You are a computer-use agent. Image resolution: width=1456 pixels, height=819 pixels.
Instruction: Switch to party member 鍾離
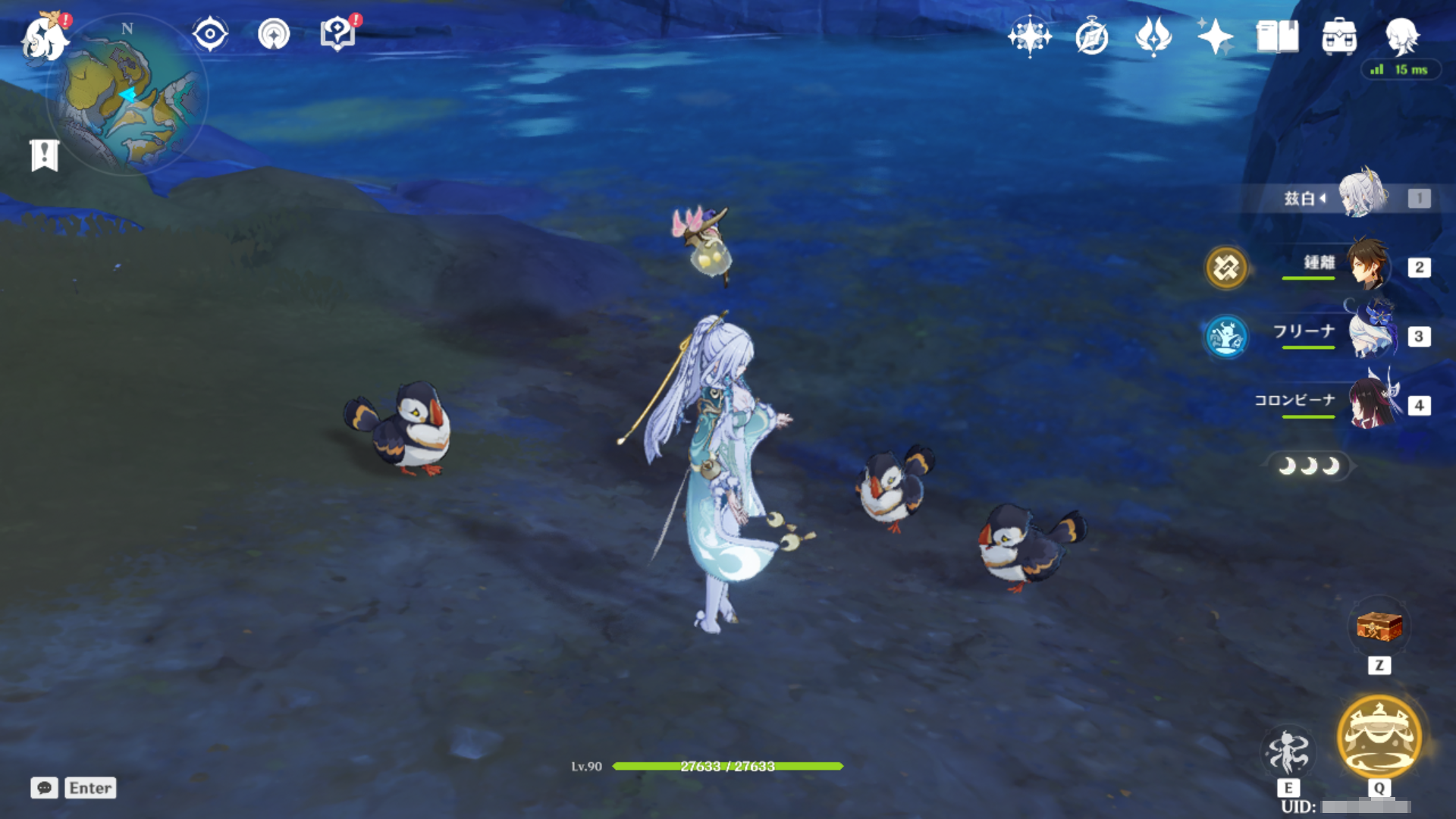(1367, 265)
